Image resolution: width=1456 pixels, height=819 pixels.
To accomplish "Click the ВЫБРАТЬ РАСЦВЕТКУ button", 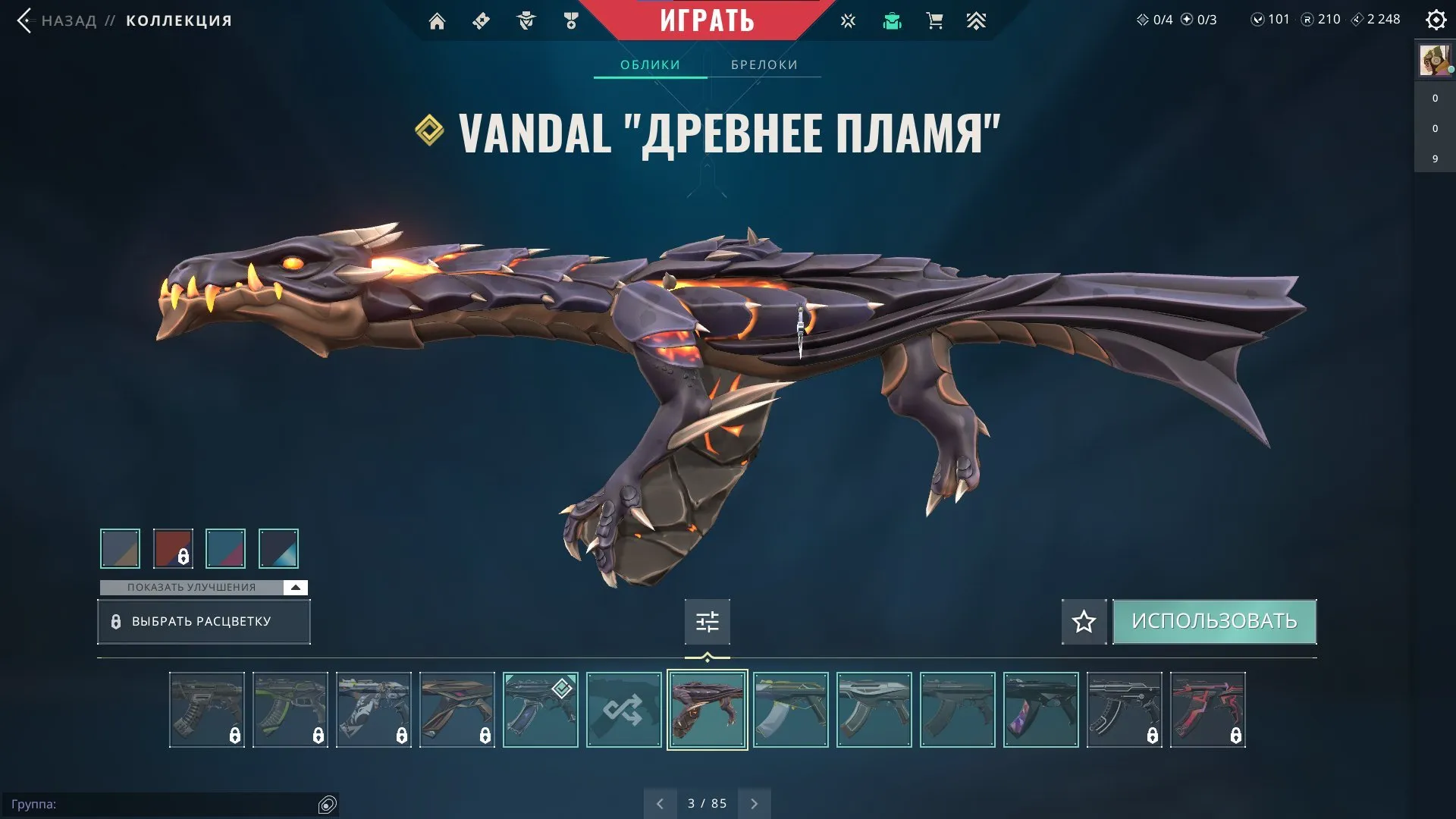I will coord(203,622).
